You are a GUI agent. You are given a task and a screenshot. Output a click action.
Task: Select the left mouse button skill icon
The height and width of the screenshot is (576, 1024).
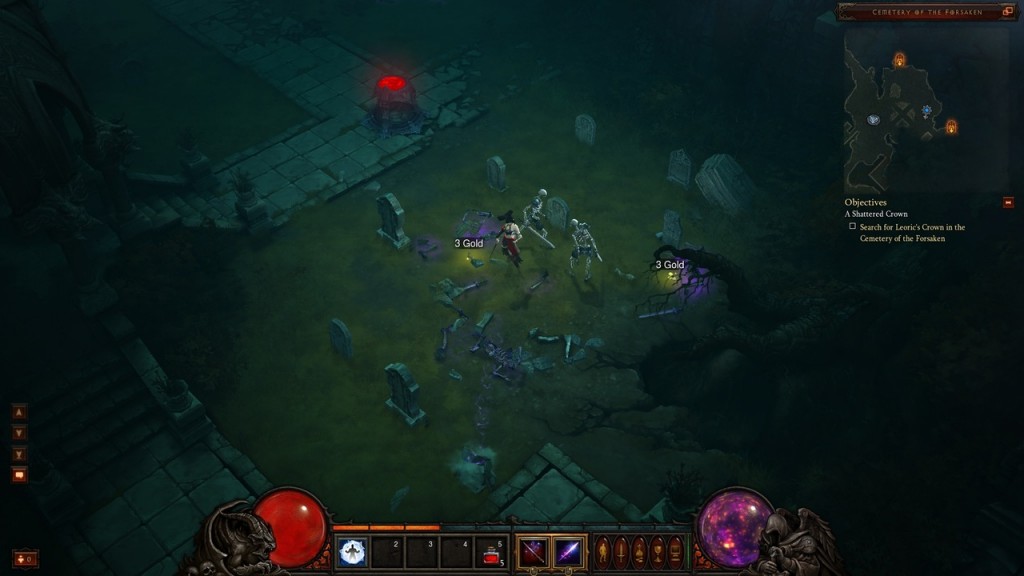[x=533, y=552]
